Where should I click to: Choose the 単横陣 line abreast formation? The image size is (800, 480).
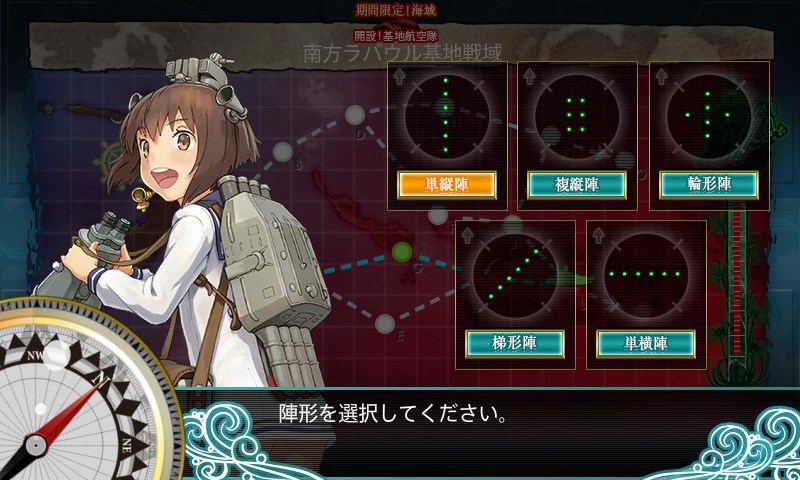pyautogui.click(x=646, y=343)
